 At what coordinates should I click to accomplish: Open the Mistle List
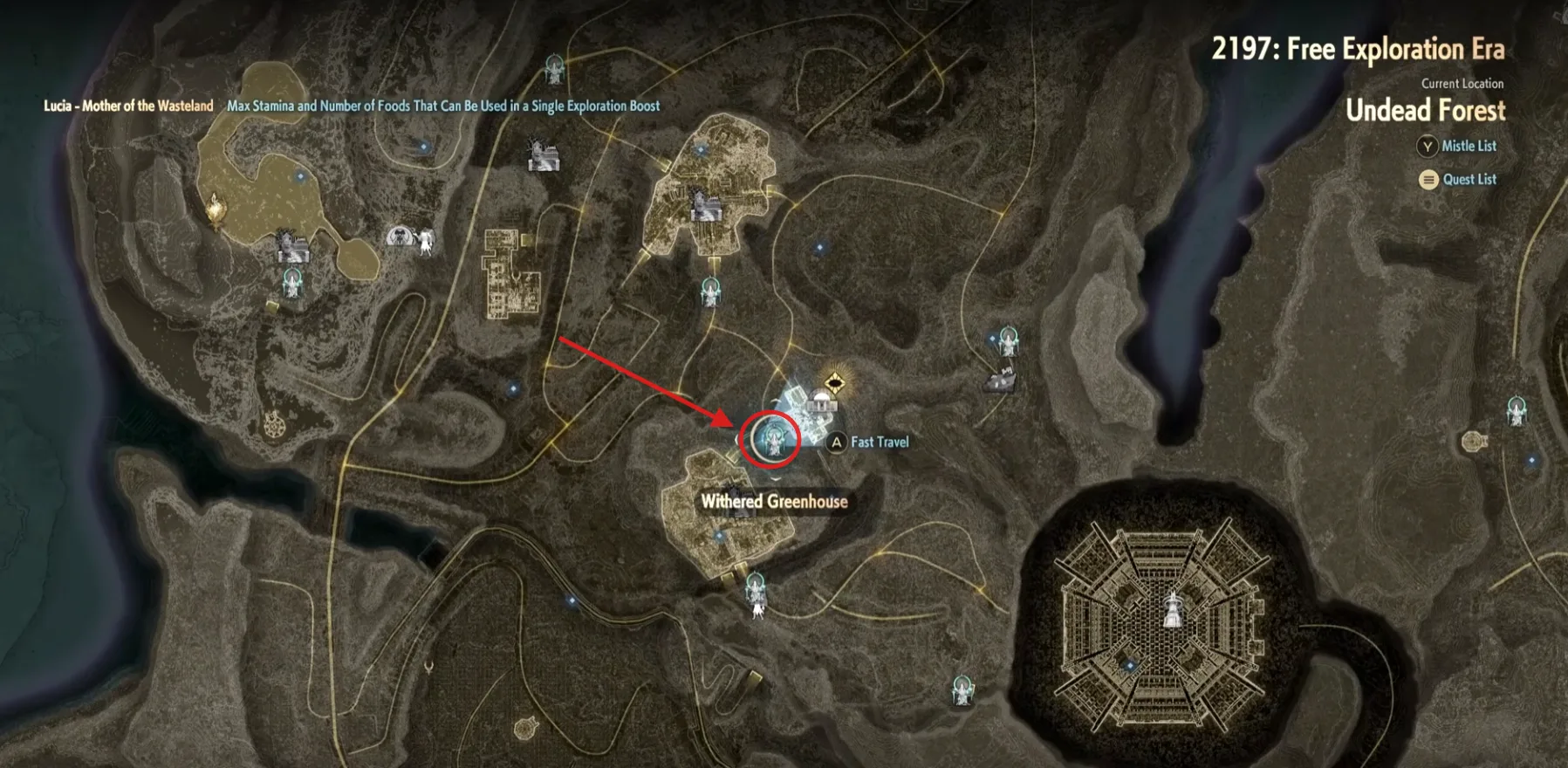pyautogui.click(x=1457, y=147)
